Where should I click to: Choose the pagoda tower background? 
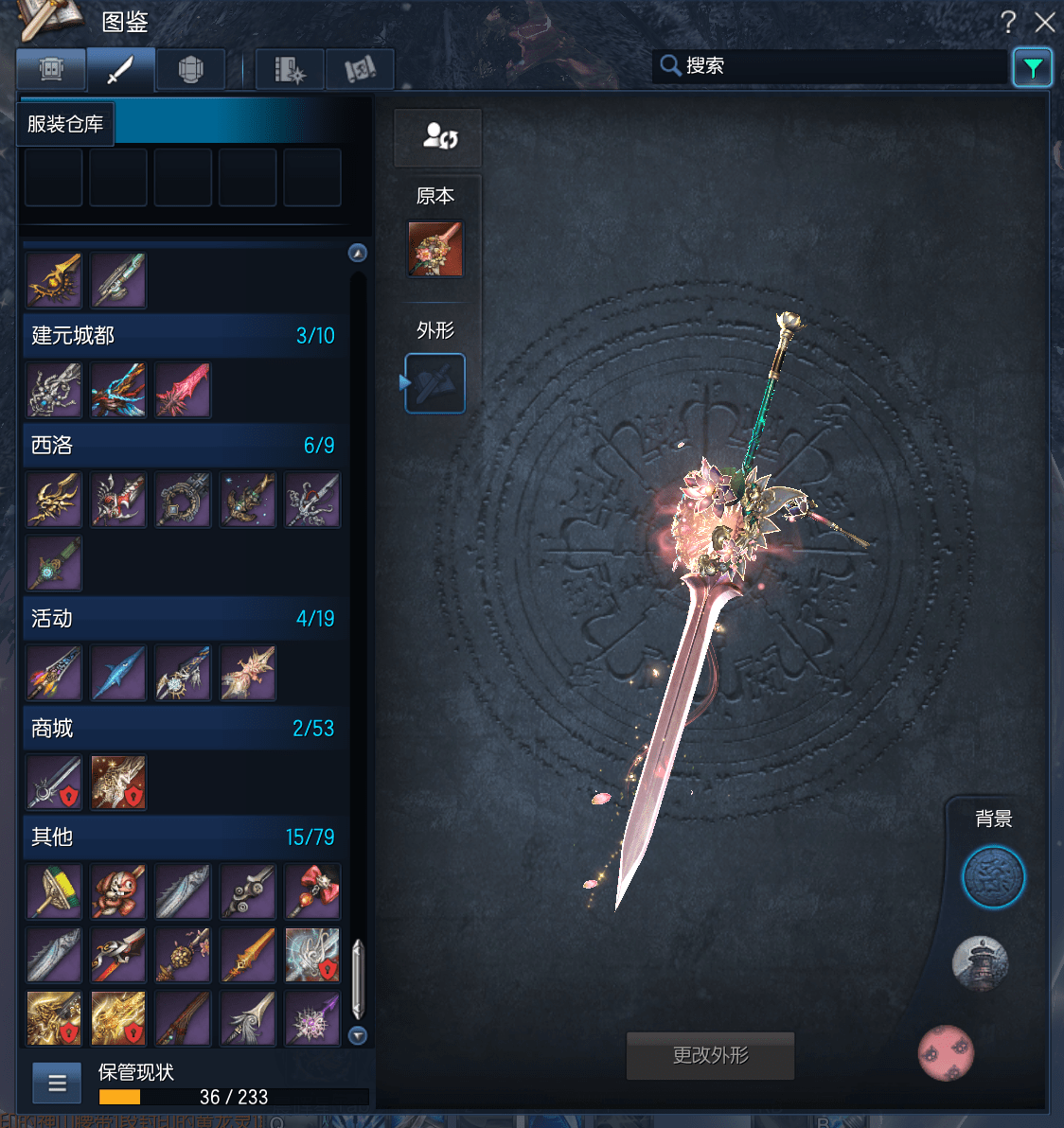[980, 963]
